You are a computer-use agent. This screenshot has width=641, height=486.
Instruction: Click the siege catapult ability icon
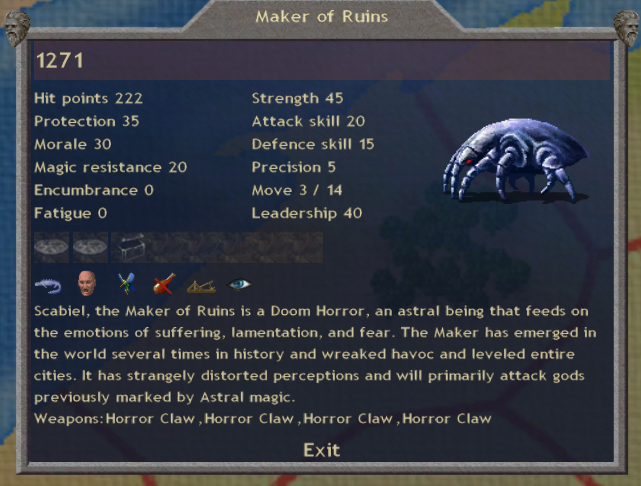click(202, 285)
